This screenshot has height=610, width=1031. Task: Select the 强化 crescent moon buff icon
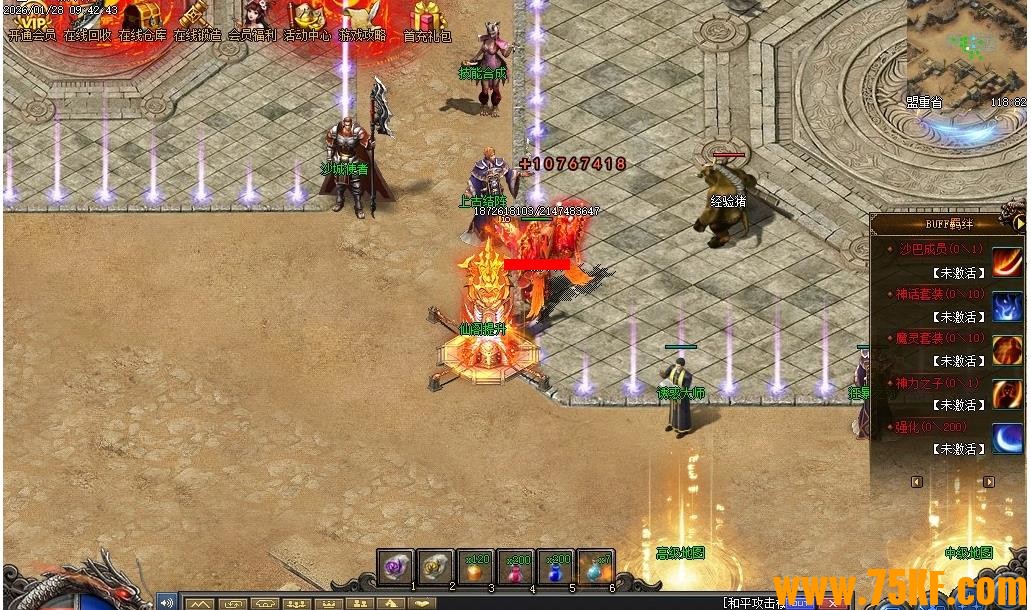[x=1007, y=438]
